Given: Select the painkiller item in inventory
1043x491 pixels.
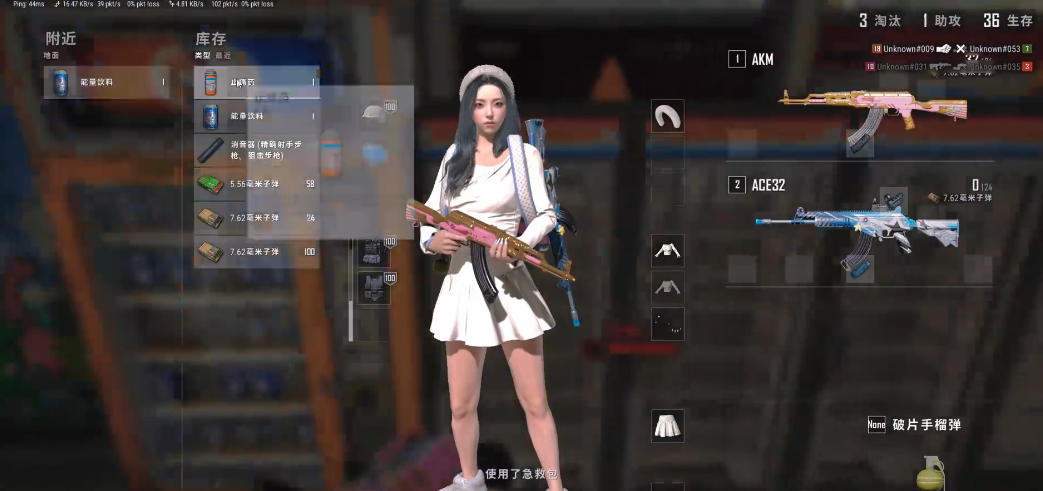Looking at the screenshot, I should coord(256,82).
